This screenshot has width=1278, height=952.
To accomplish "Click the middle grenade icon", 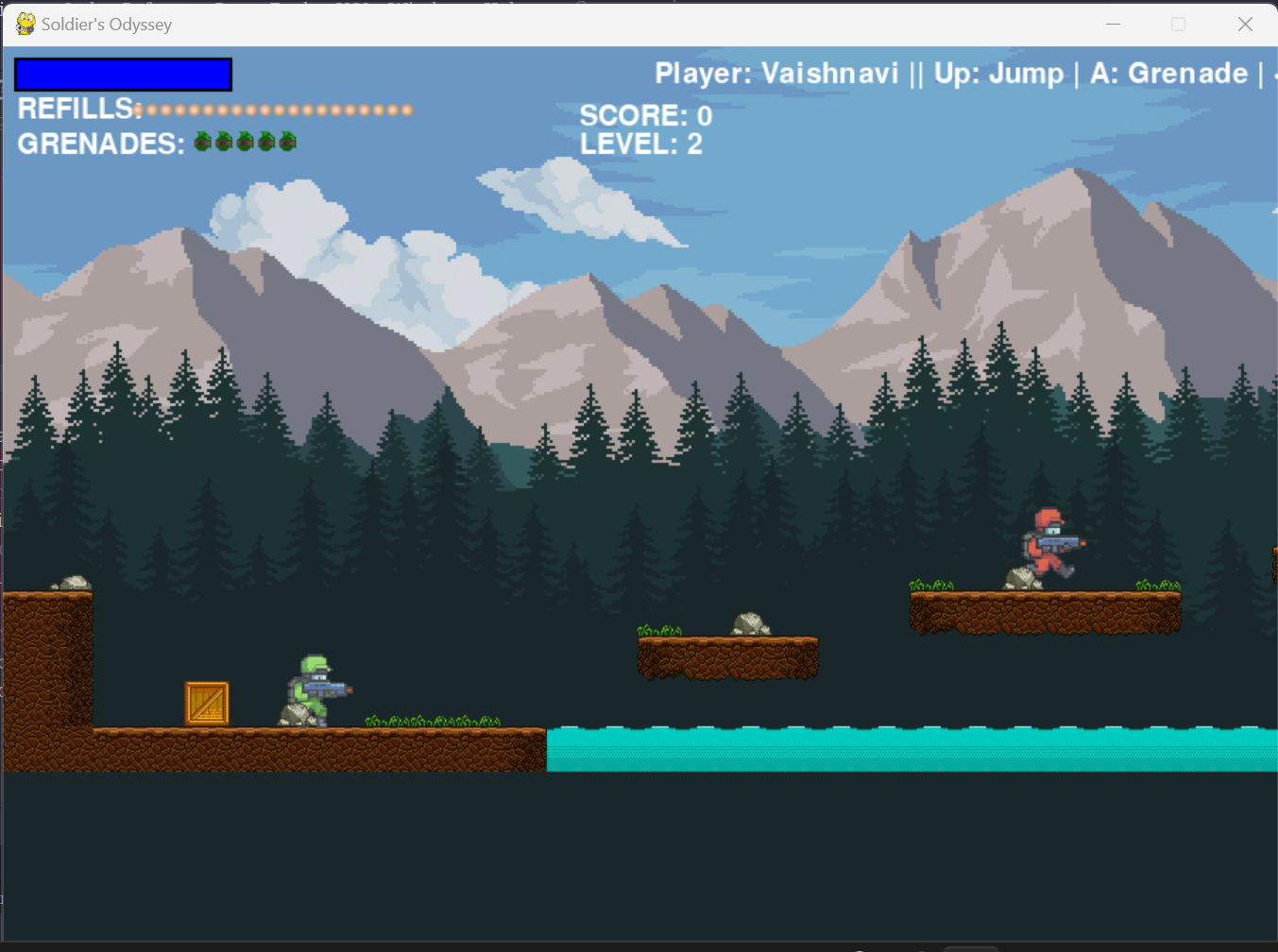I will (x=245, y=142).
